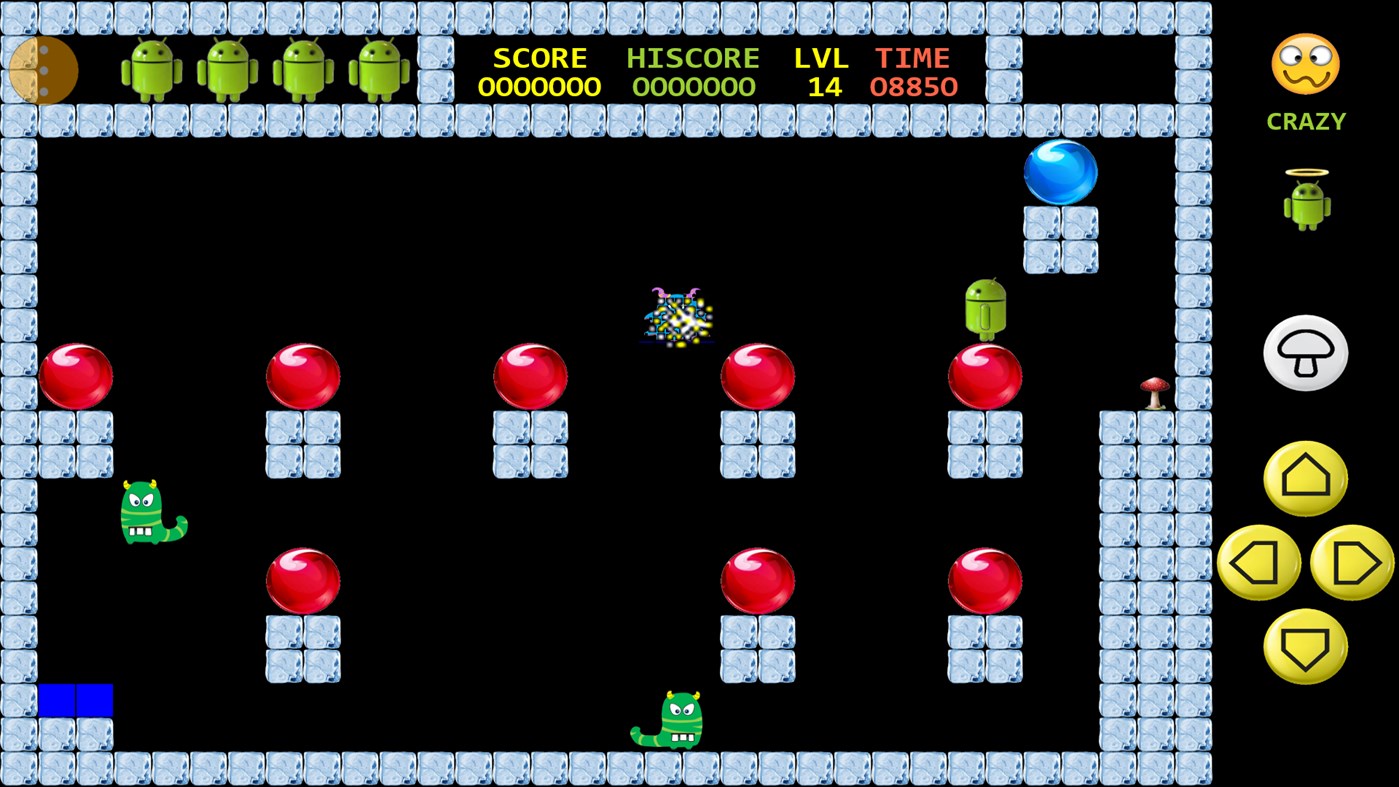Click the TIME countdown display
Viewport: 1399px width, 787px height.
(913, 72)
